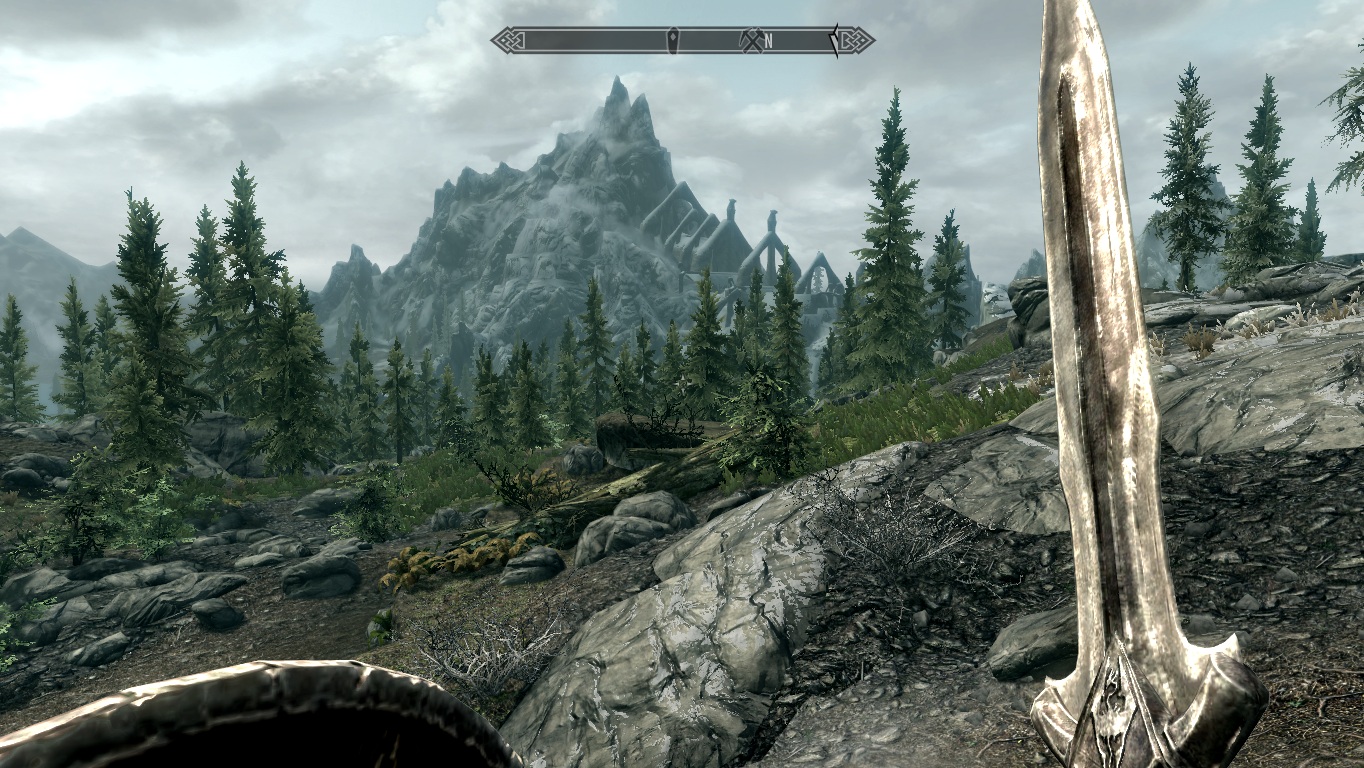The height and width of the screenshot is (768, 1364).
Task: Click the black pointed marker at compass edge
Action: pyautogui.click(x=834, y=40)
